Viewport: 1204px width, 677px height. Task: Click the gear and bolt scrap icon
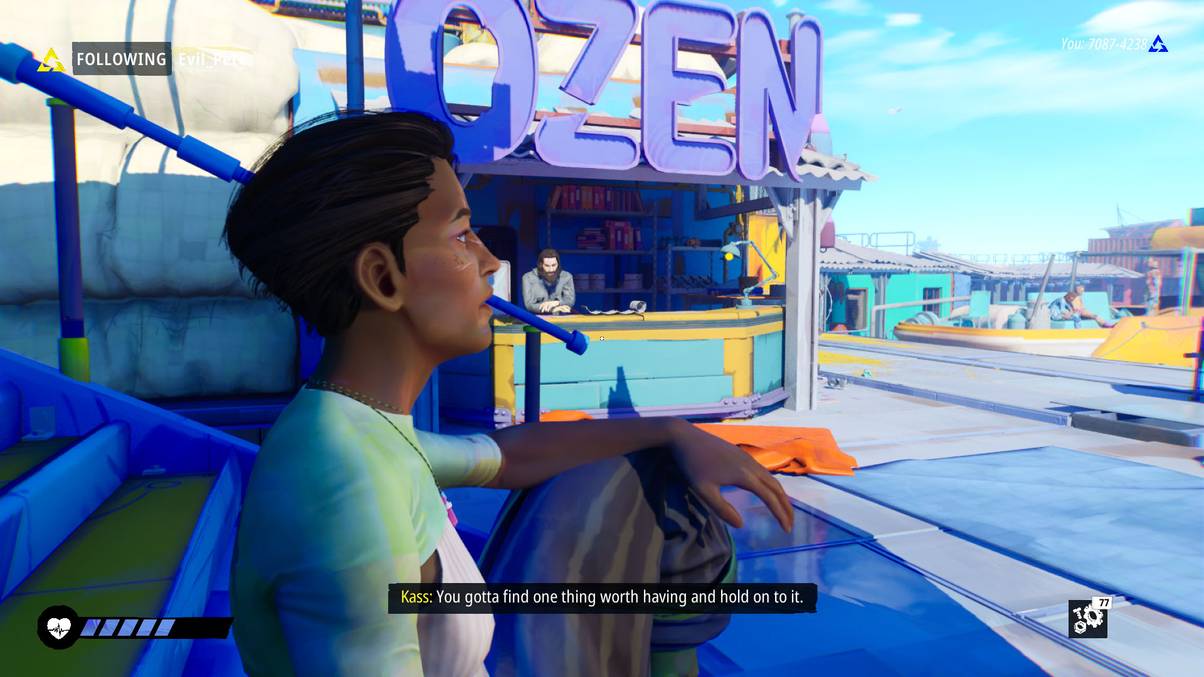pos(1087,619)
